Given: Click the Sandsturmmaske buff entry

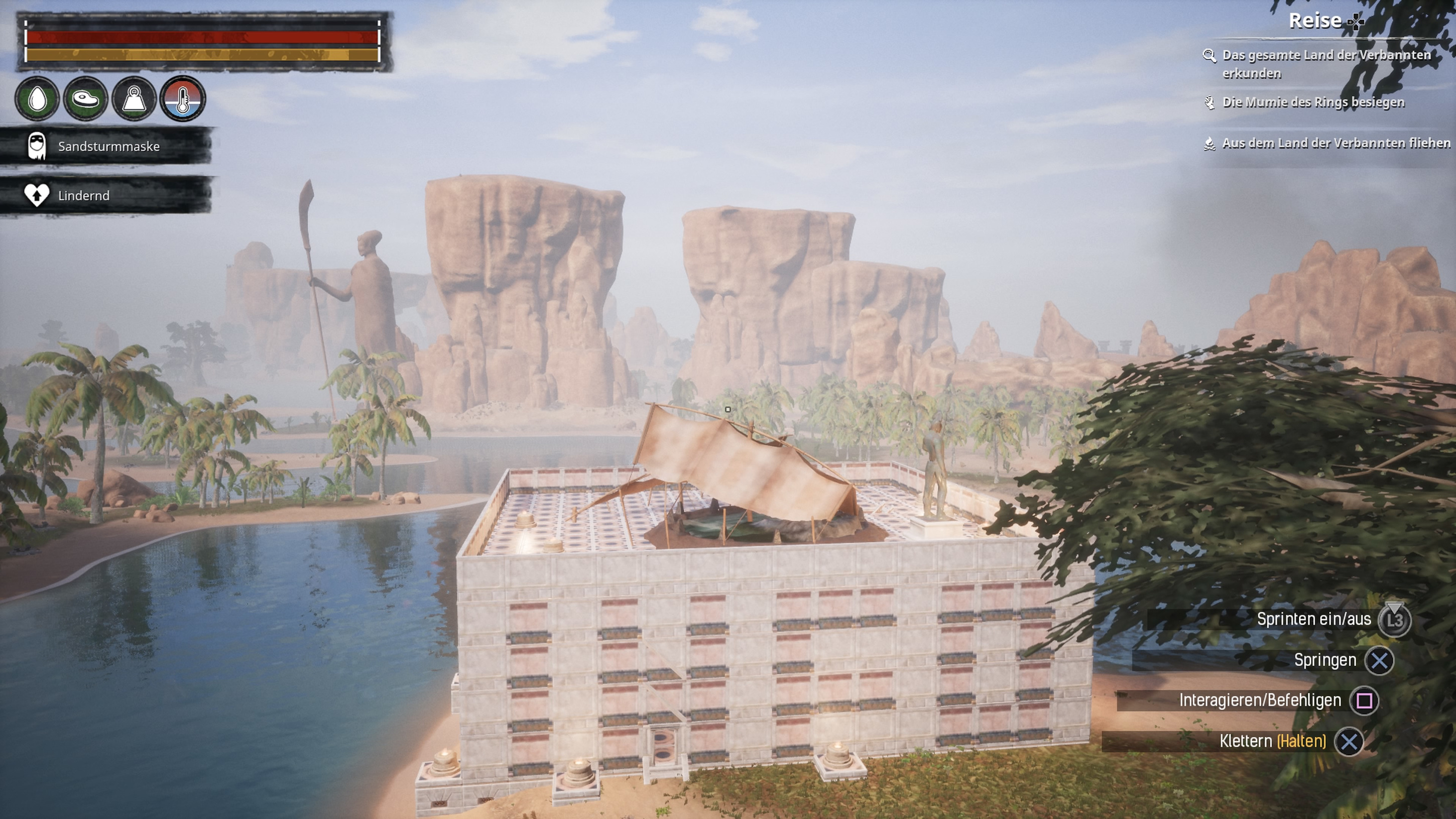Looking at the screenshot, I should (107, 147).
